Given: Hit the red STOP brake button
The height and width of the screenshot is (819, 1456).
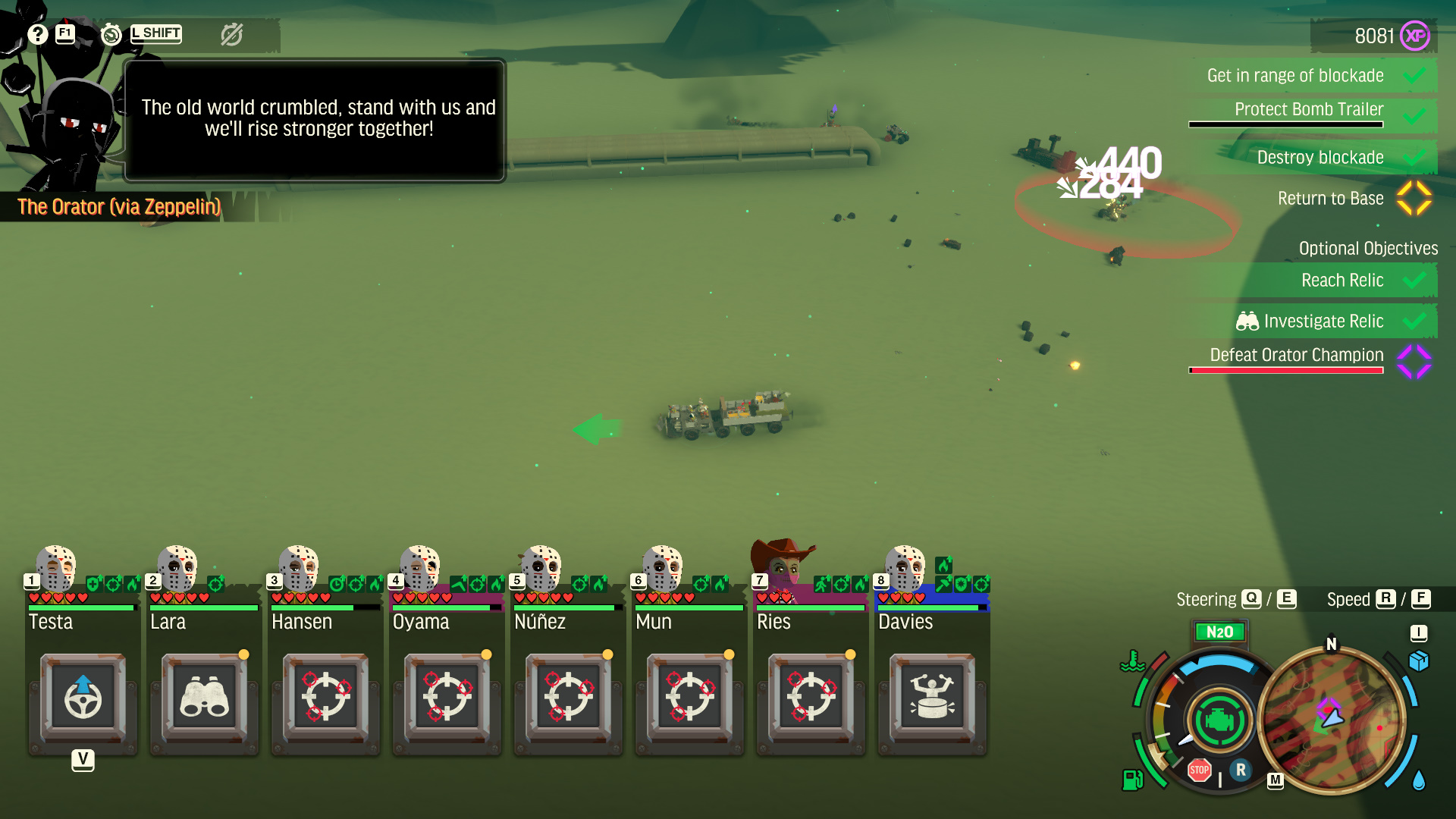Looking at the screenshot, I should click(x=1199, y=770).
